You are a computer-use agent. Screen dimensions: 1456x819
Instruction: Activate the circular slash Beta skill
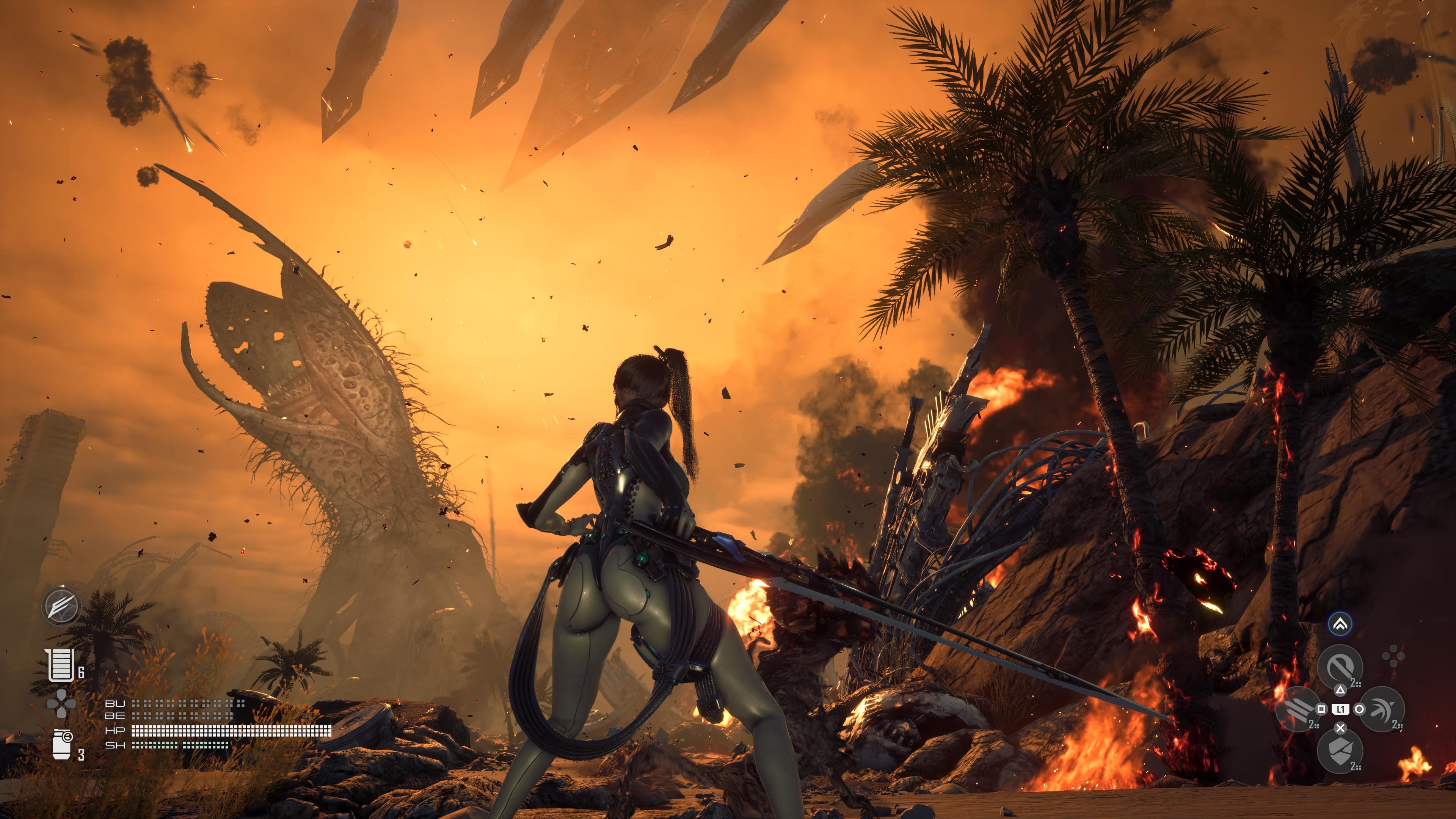pos(1340,667)
